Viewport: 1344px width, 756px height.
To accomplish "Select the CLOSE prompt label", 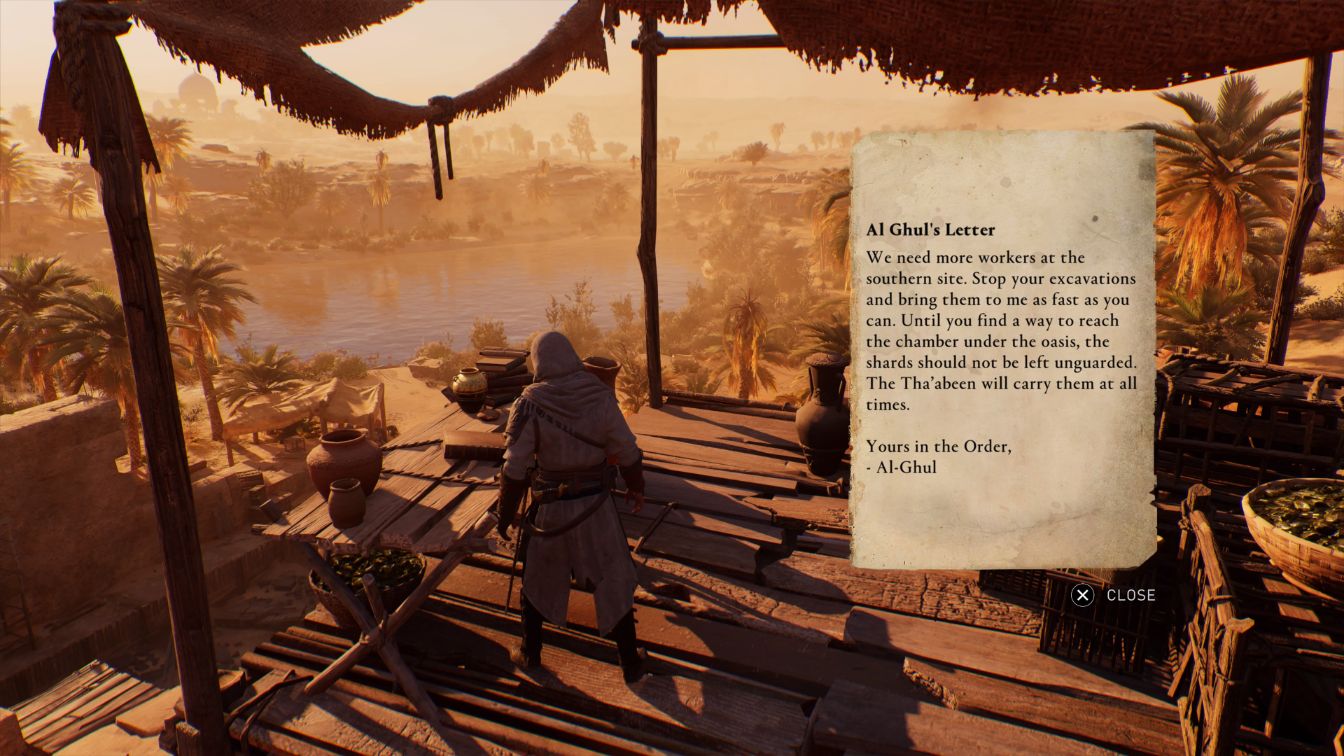I will pyautogui.click(x=1131, y=595).
